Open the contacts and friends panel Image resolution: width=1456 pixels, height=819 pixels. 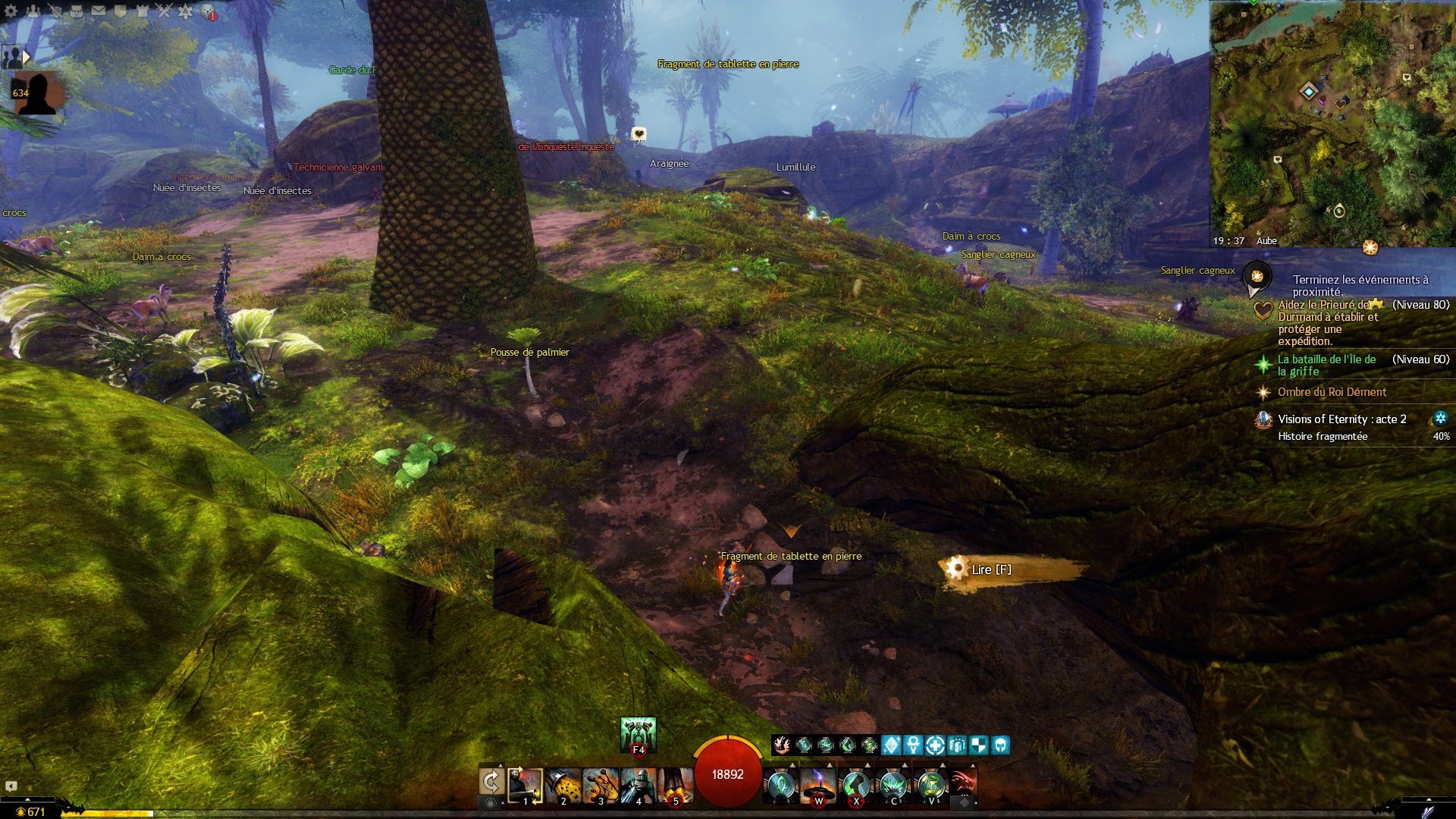(x=33, y=11)
